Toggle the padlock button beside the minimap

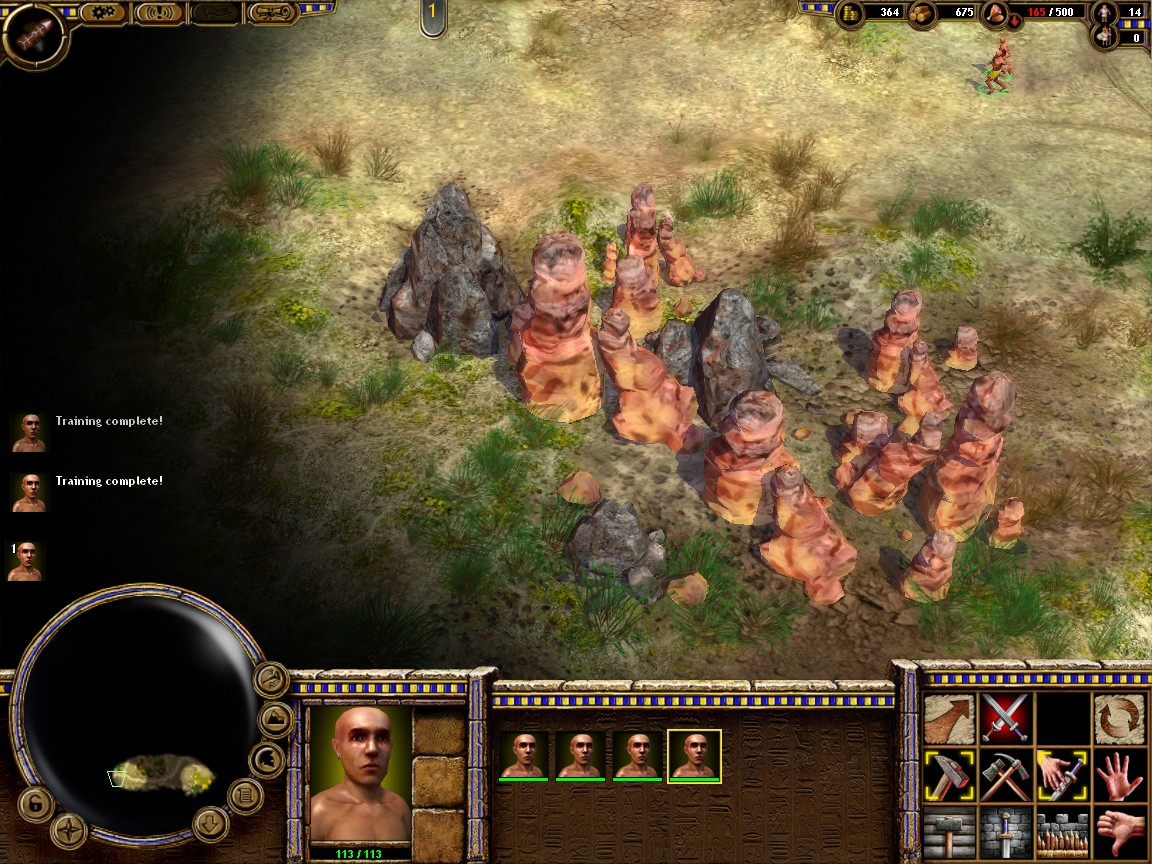[34, 803]
